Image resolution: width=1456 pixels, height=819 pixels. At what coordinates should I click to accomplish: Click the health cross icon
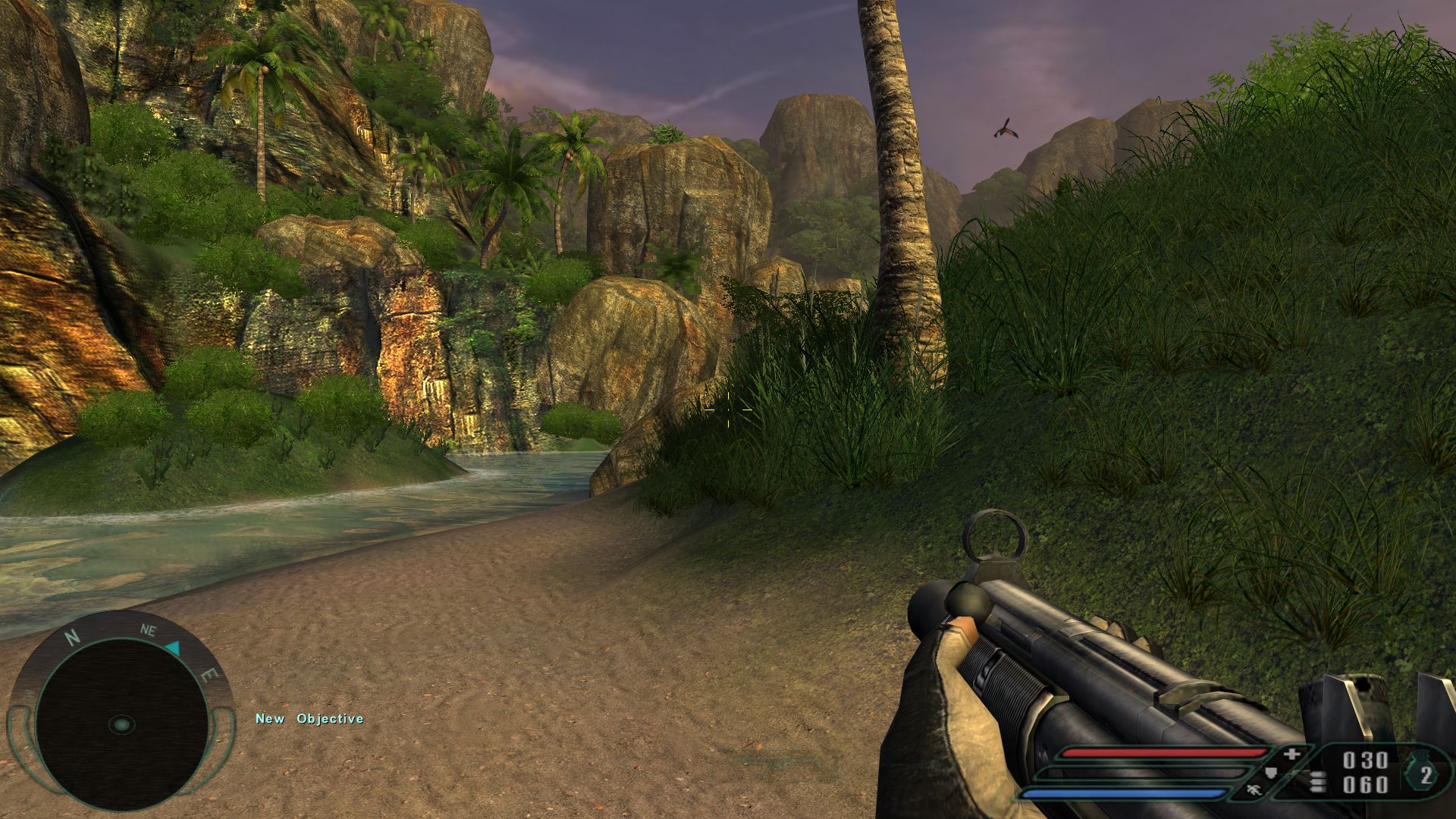(x=1292, y=754)
